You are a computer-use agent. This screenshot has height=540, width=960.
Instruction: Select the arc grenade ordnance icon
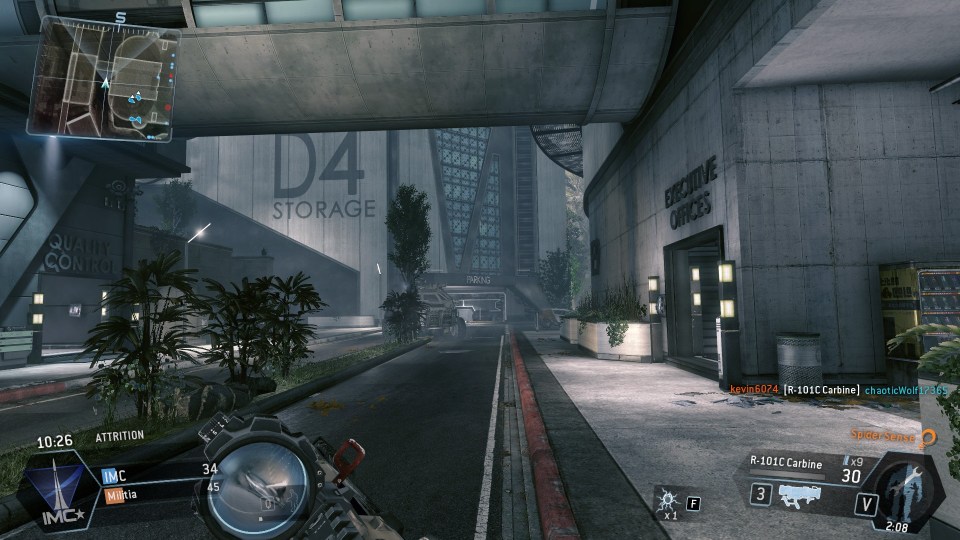pyautogui.click(x=666, y=501)
